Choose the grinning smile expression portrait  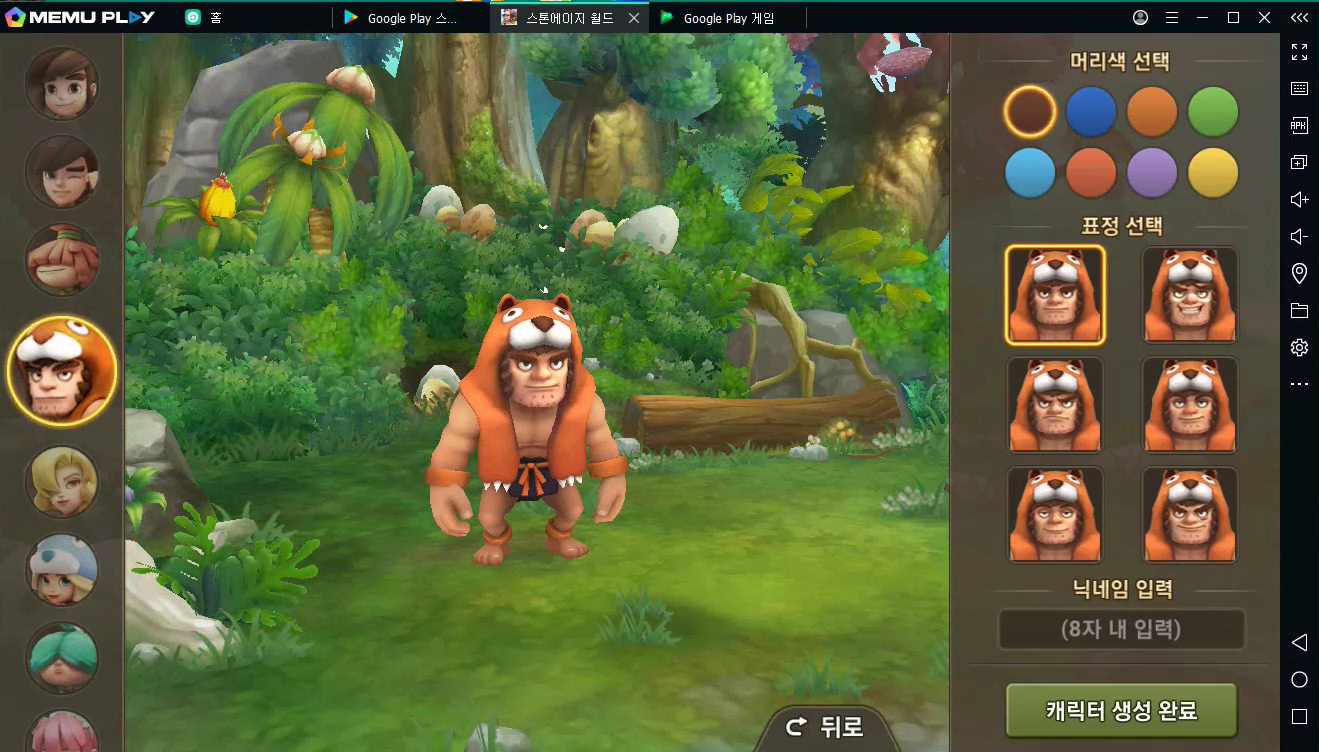coord(1190,295)
